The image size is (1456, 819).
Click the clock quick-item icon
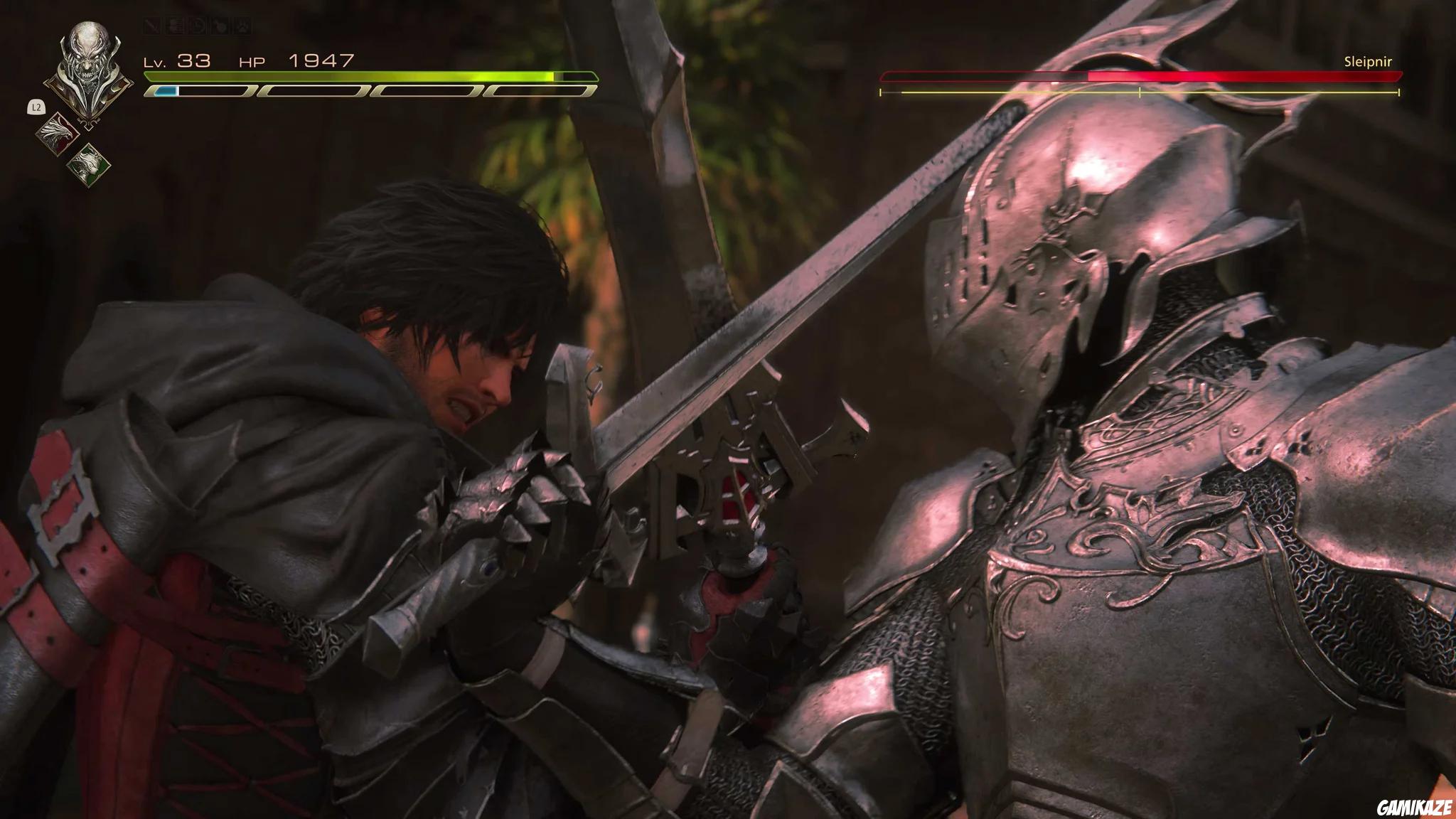pyautogui.click(x=198, y=26)
